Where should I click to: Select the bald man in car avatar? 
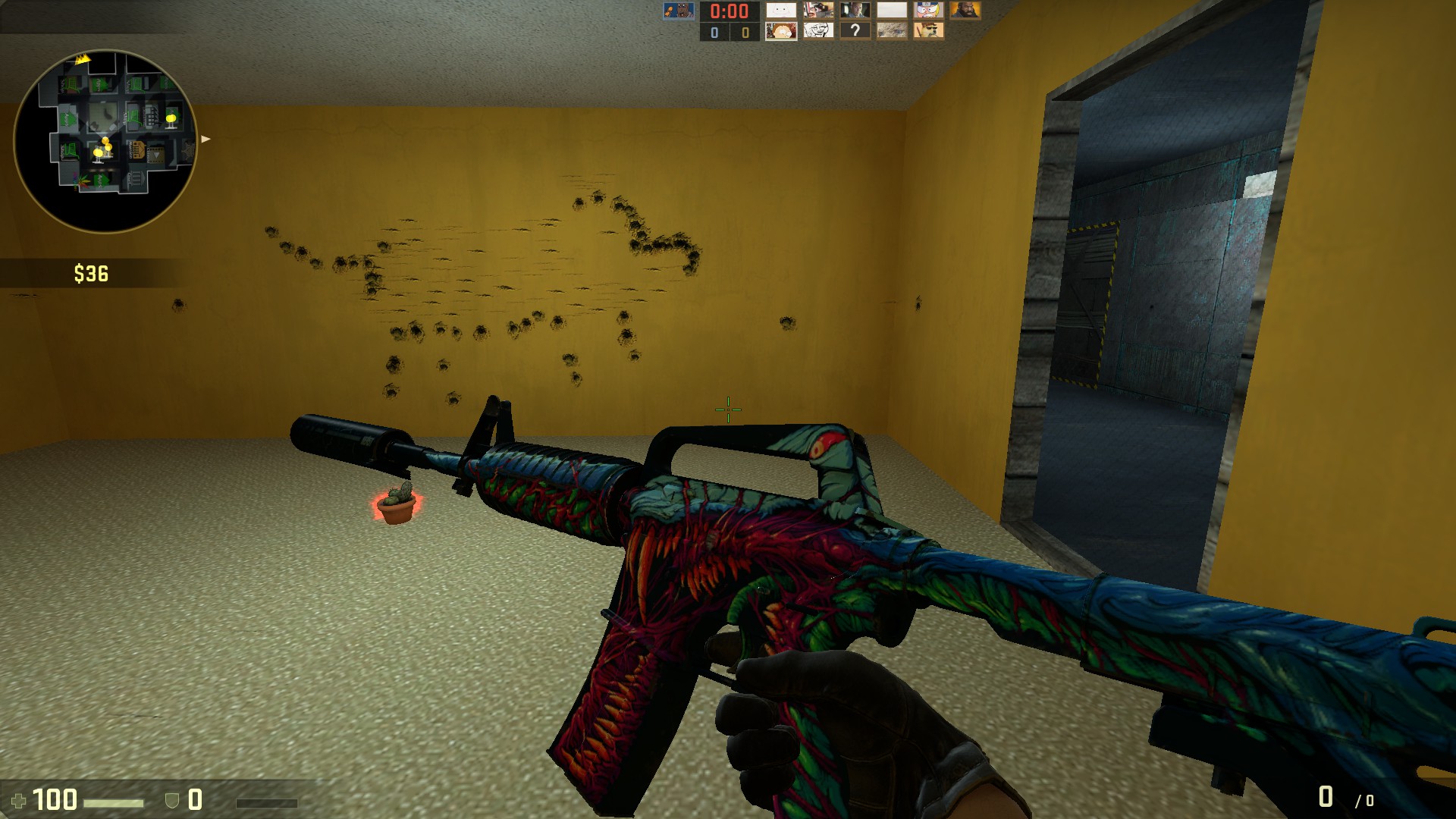tap(855, 11)
